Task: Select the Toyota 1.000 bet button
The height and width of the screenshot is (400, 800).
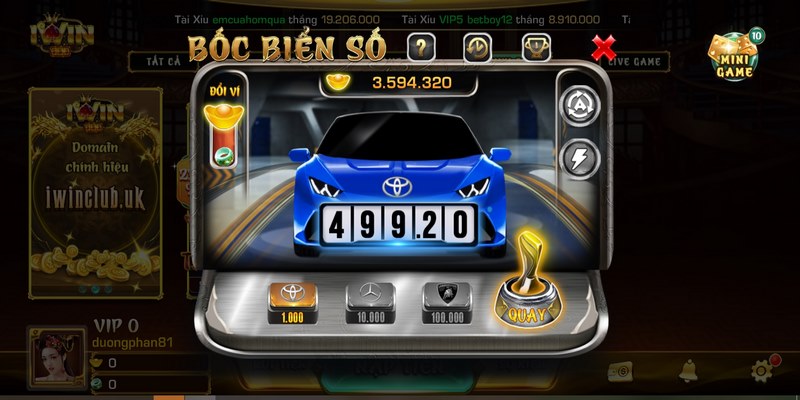Action: pos(293,302)
